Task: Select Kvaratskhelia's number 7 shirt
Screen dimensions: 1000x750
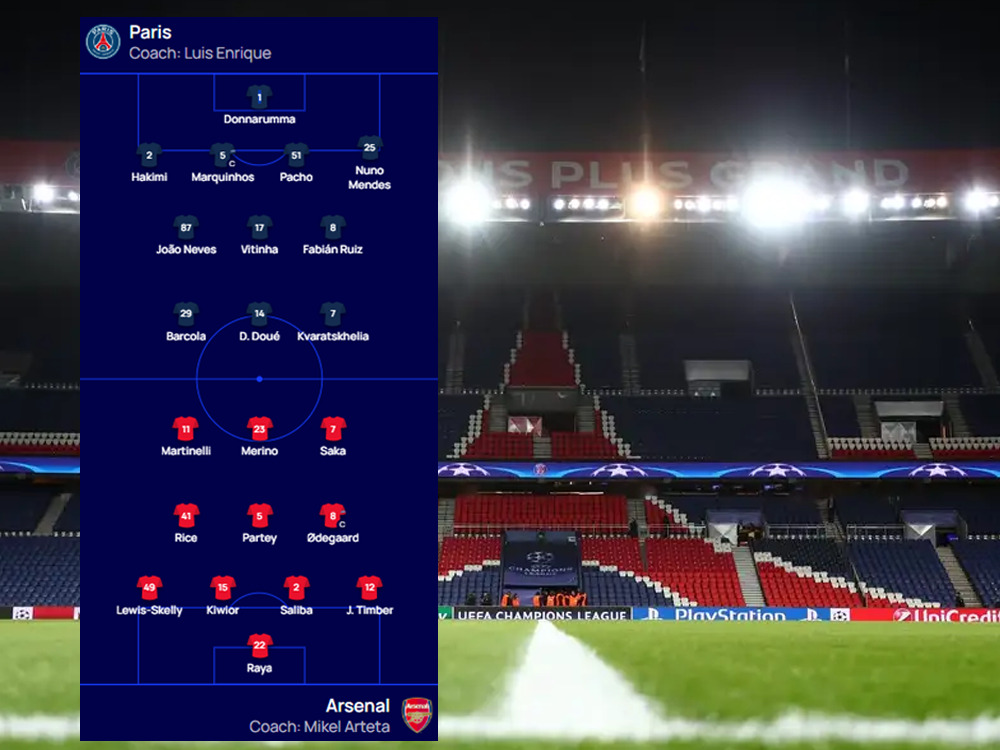Action: 333,314
